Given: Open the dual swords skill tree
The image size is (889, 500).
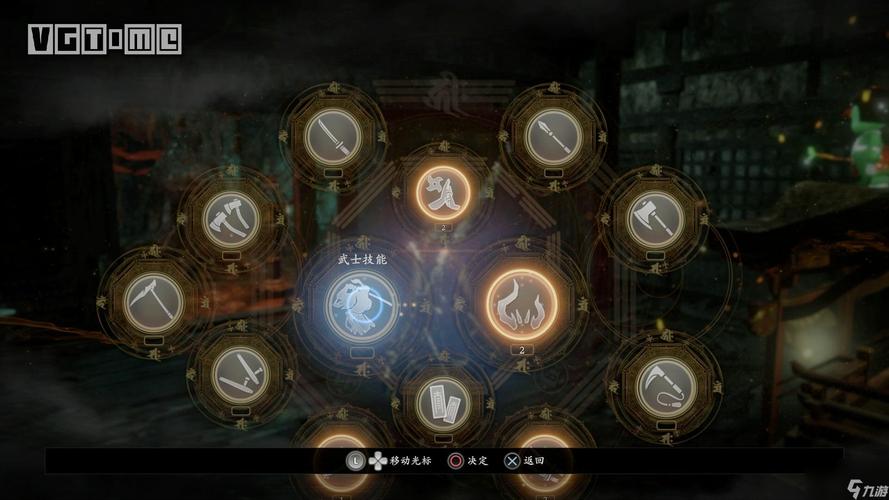Looking at the screenshot, I should point(241,370).
